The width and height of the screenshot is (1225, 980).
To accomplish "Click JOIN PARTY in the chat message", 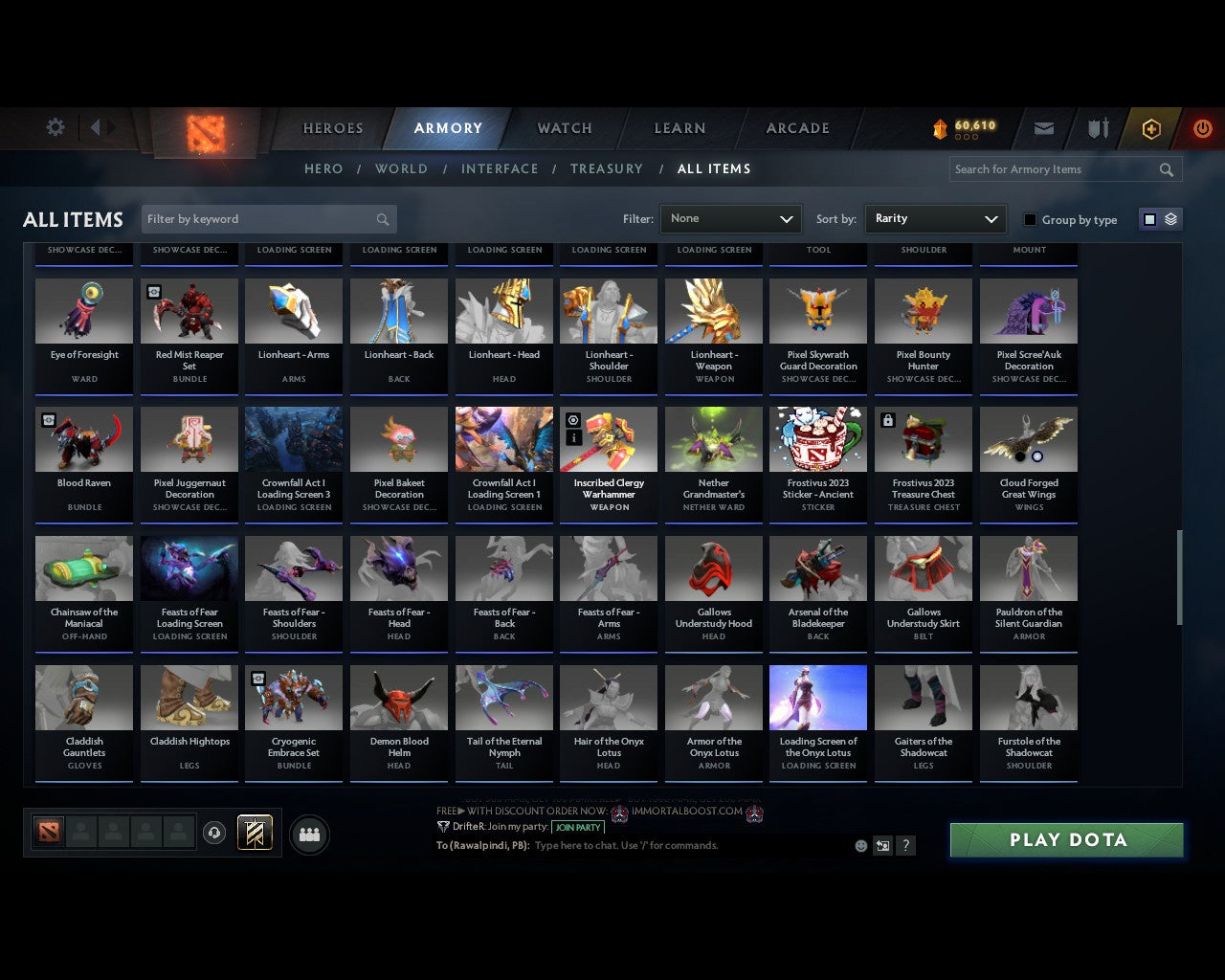I will pyautogui.click(x=578, y=827).
